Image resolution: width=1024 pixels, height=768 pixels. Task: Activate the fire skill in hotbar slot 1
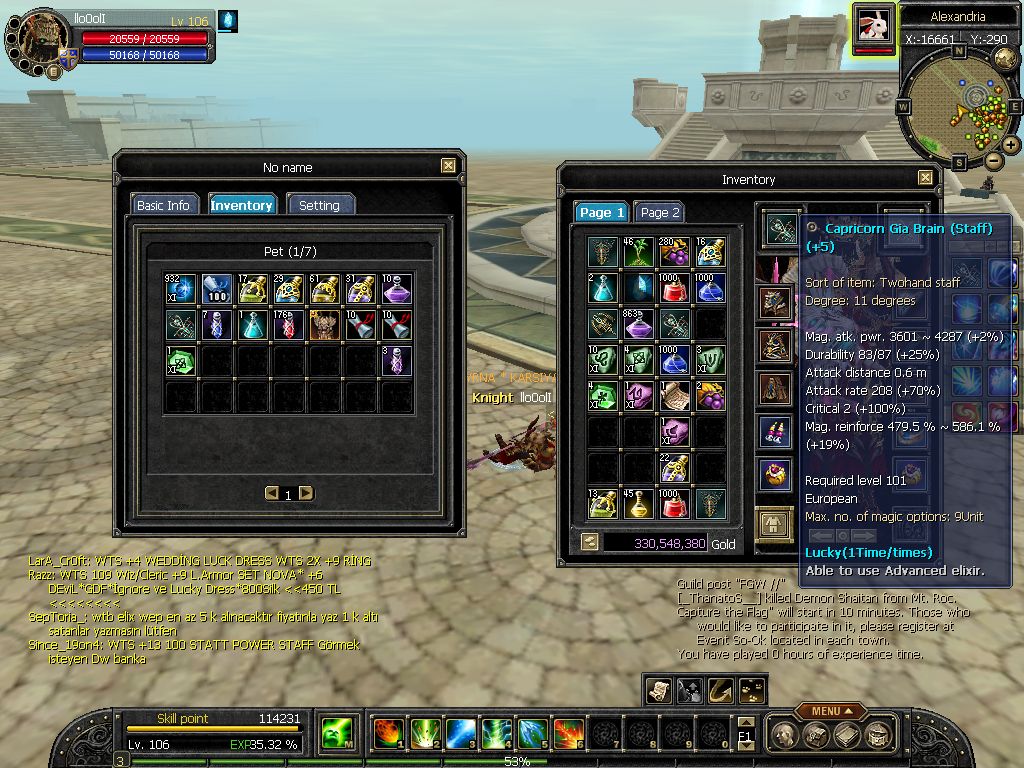[388, 734]
